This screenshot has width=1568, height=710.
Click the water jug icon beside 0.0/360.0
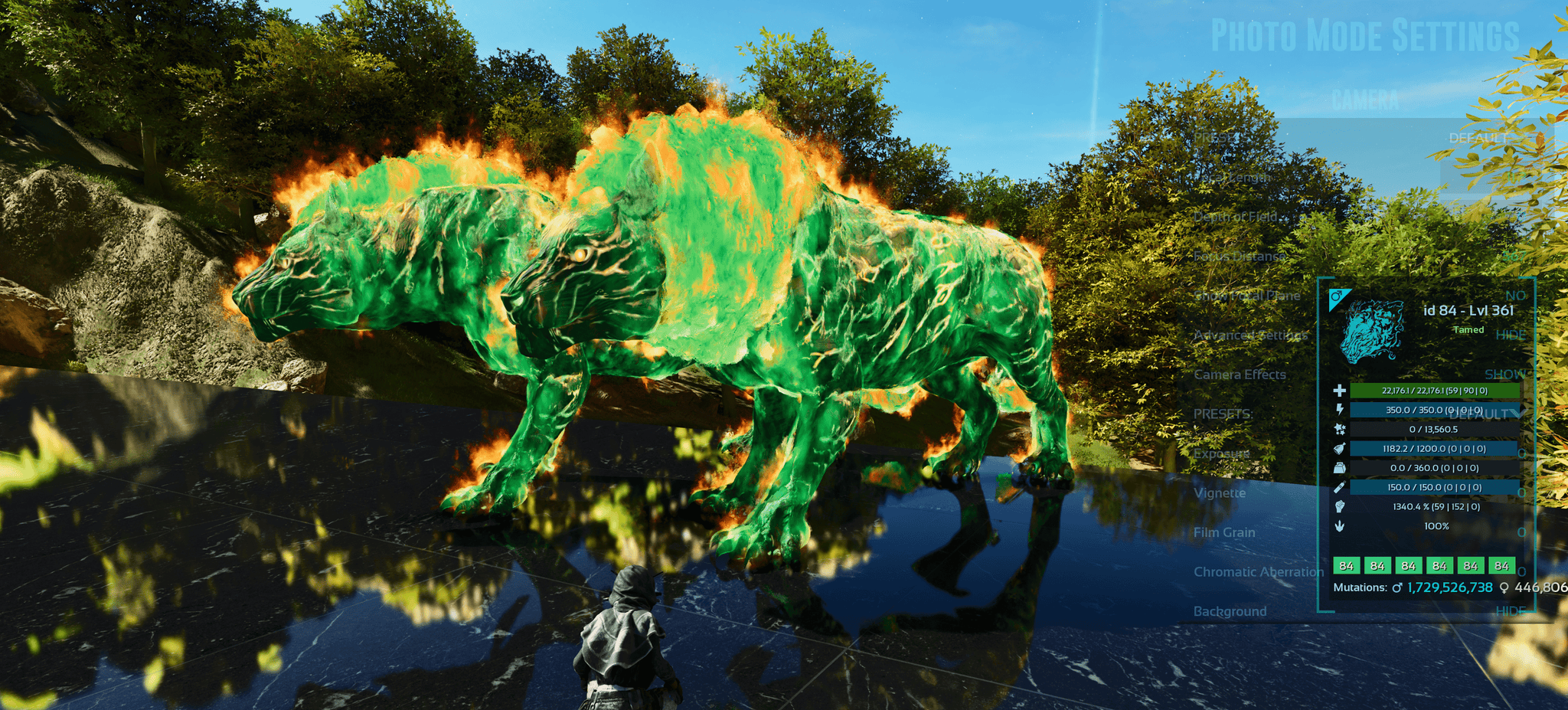1340,467
